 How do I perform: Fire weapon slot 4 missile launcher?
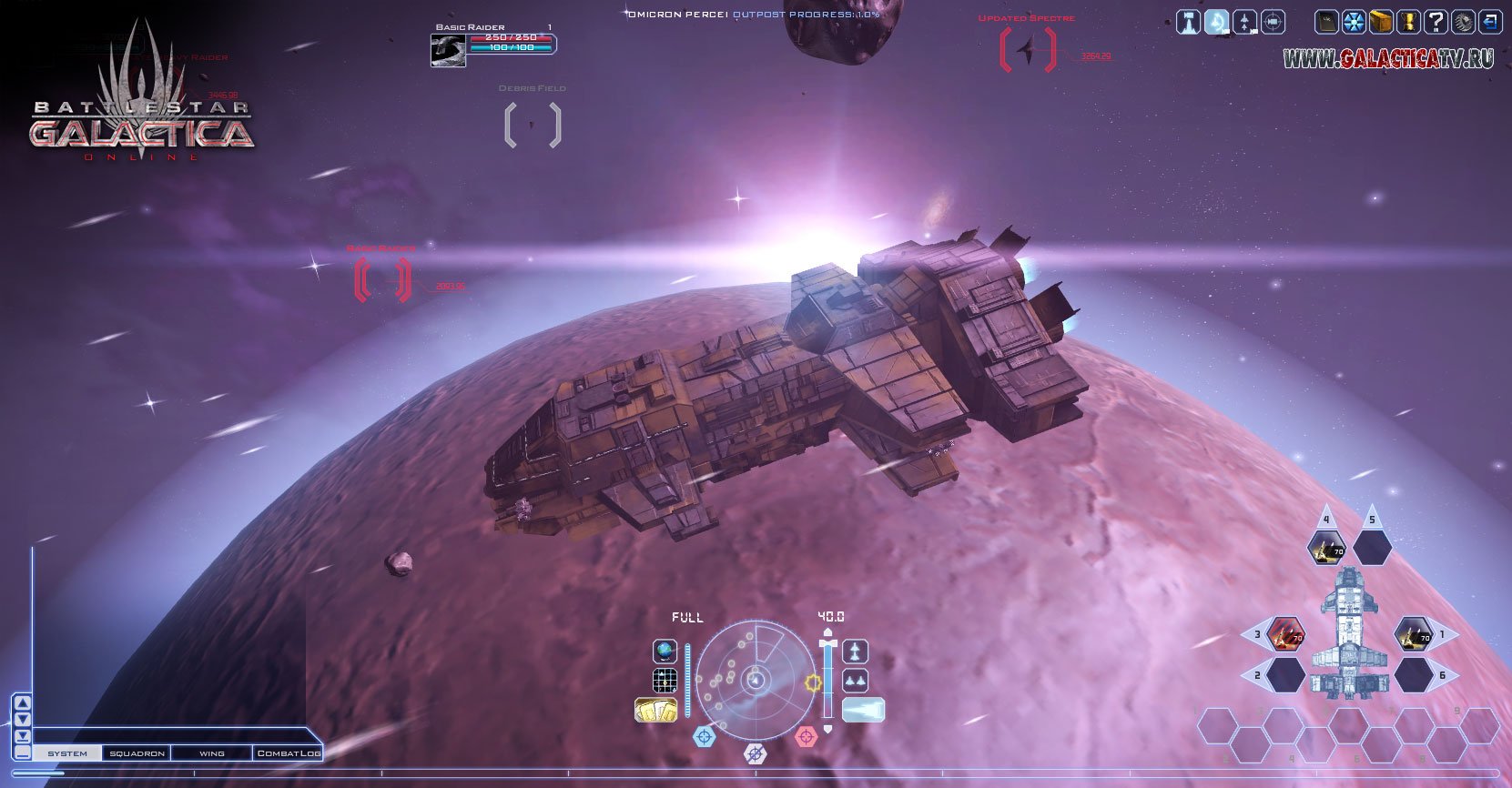coord(1326,548)
